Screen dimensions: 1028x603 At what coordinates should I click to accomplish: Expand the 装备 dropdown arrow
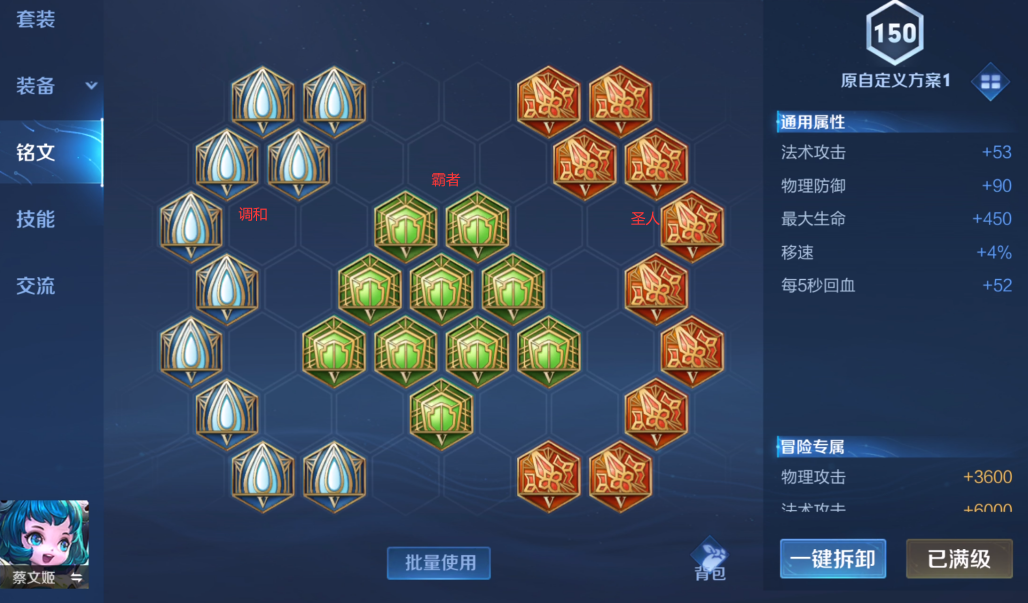coord(91,86)
